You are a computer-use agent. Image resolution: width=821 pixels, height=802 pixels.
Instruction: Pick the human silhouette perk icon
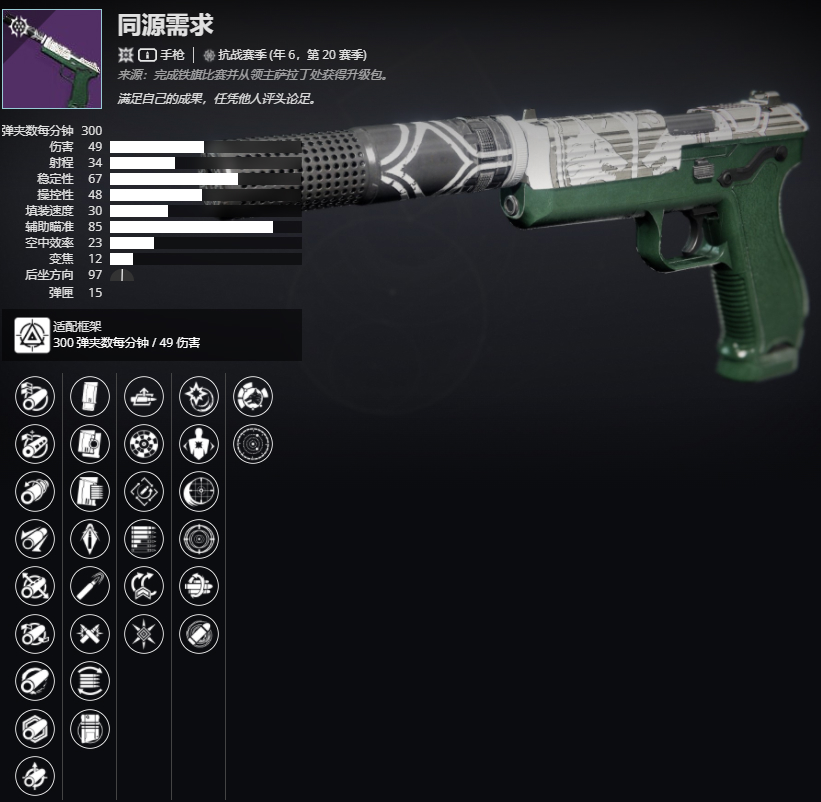tap(198, 444)
